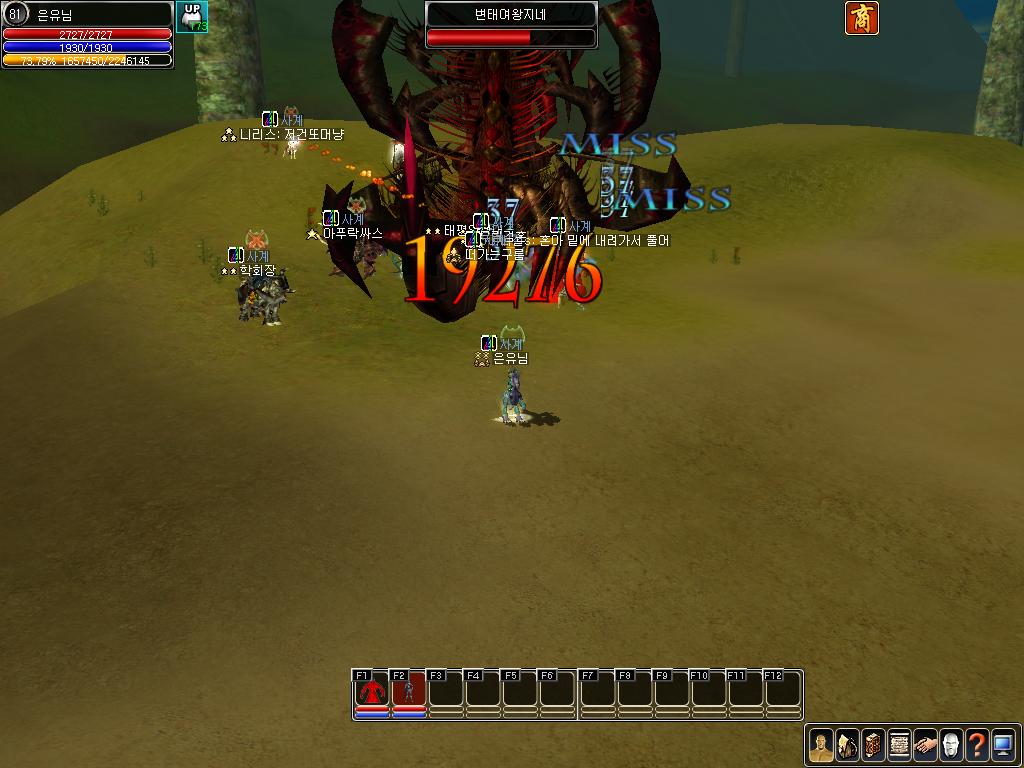
Task: Open the character portrait menu button
Action: coord(821,746)
